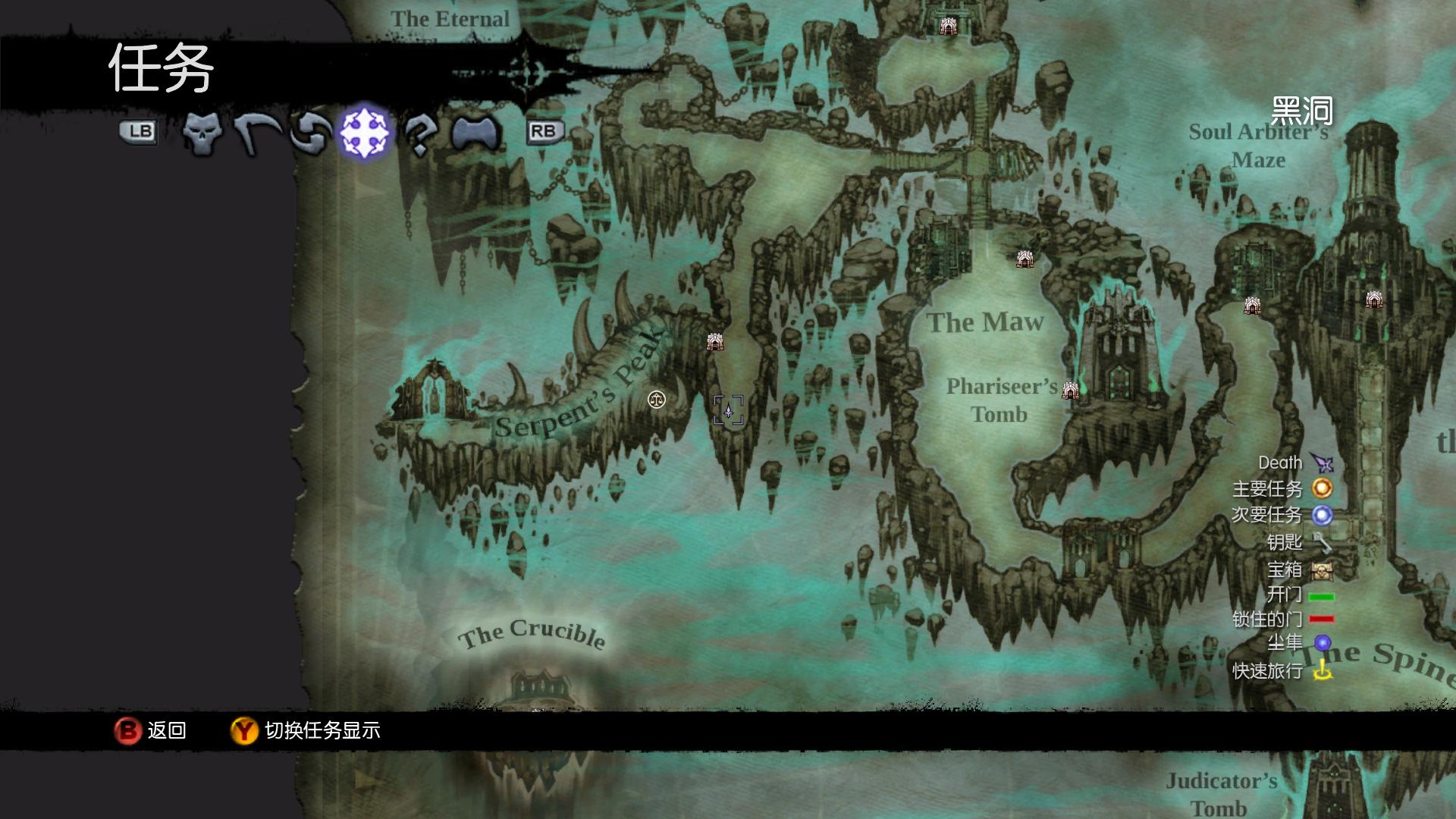Select the balance scales marker on Serpent's Peak

(657, 400)
